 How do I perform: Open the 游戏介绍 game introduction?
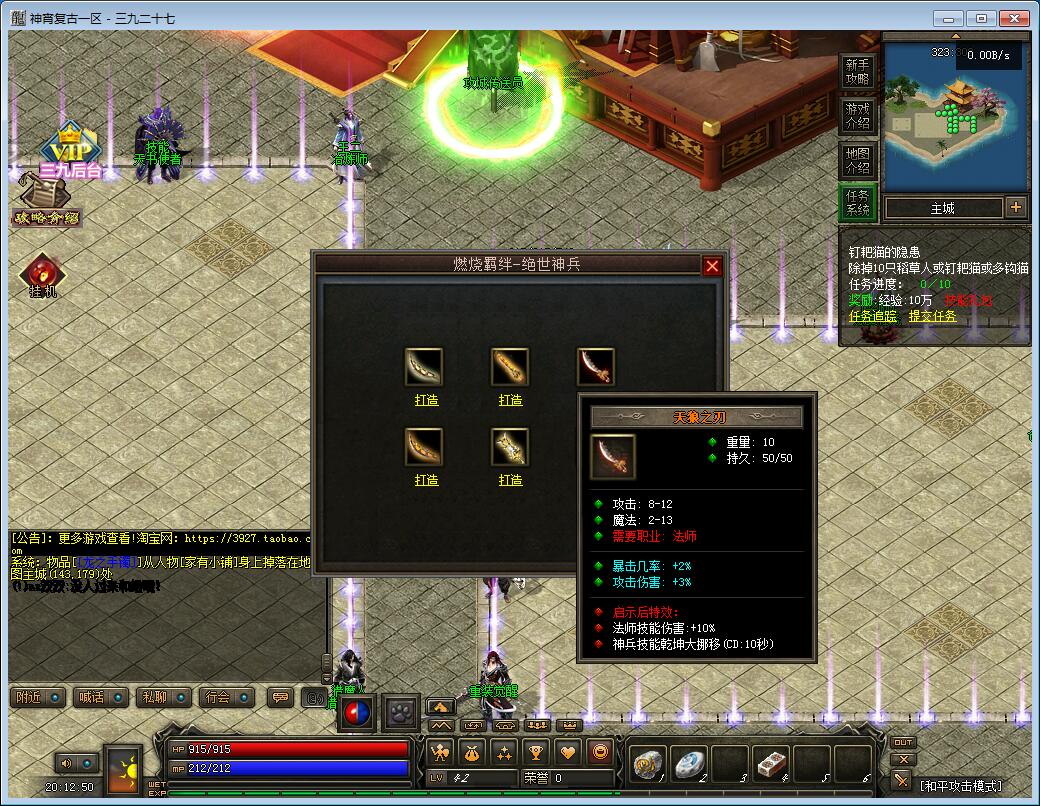(858, 116)
